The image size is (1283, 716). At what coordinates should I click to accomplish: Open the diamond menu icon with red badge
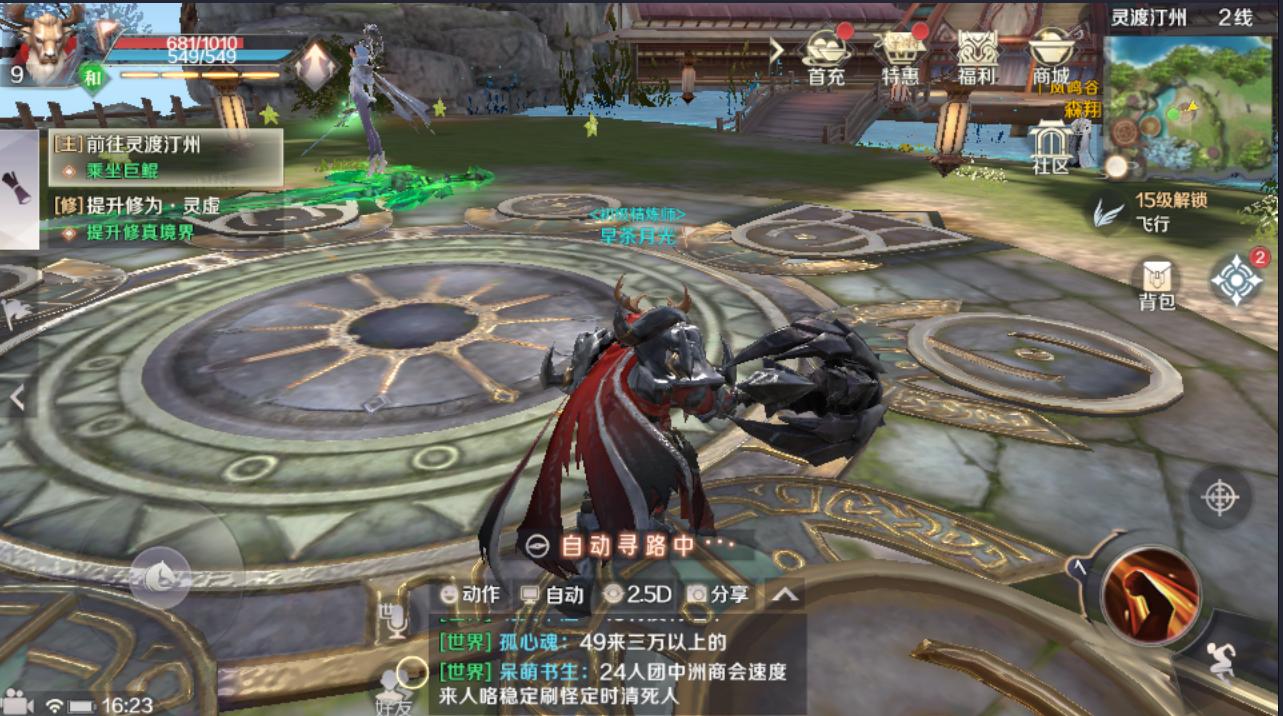pyautogui.click(x=1237, y=280)
